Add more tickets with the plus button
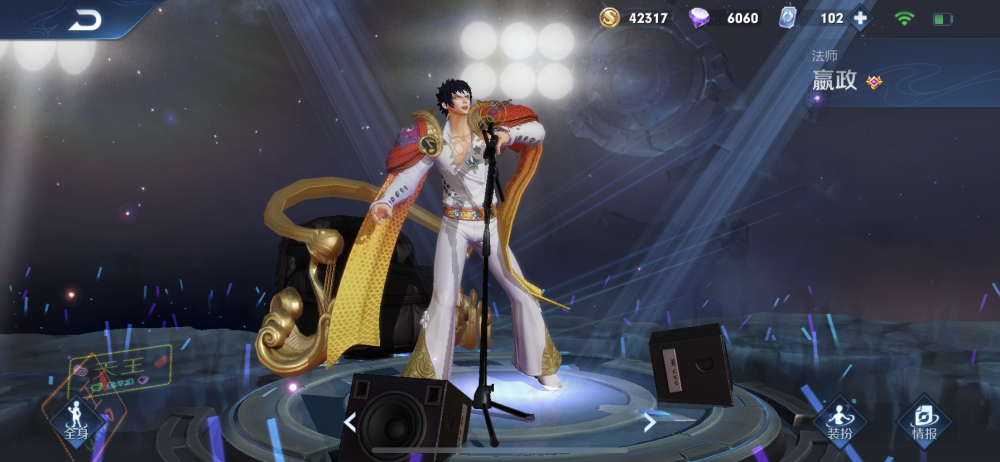 pyautogui.click(x=860, y=18)
